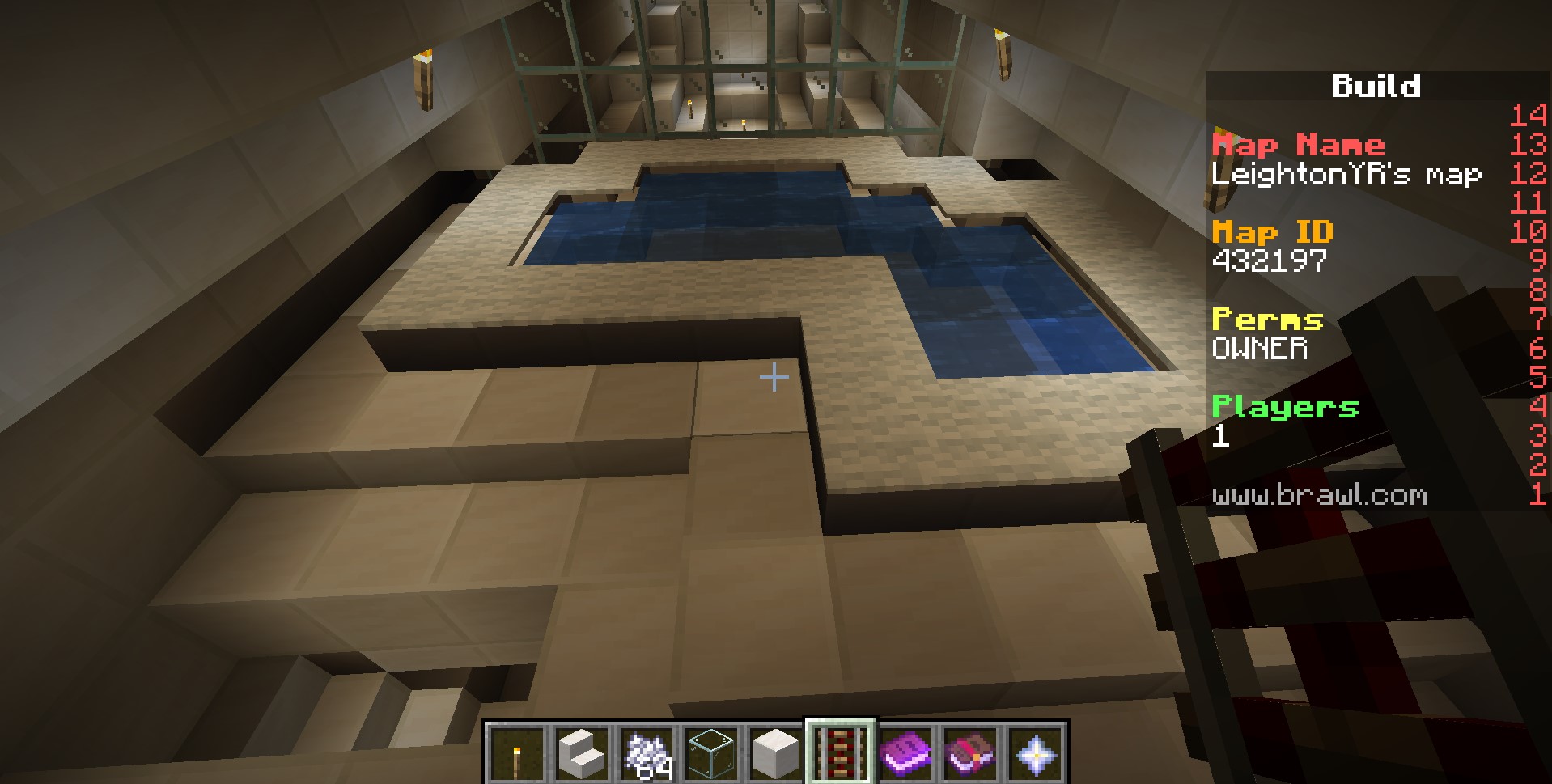Image resolution: width=1552 pixels, height=784 pixels.
Task: Select the book and quill slot
Action: click(x=970, y=753)
